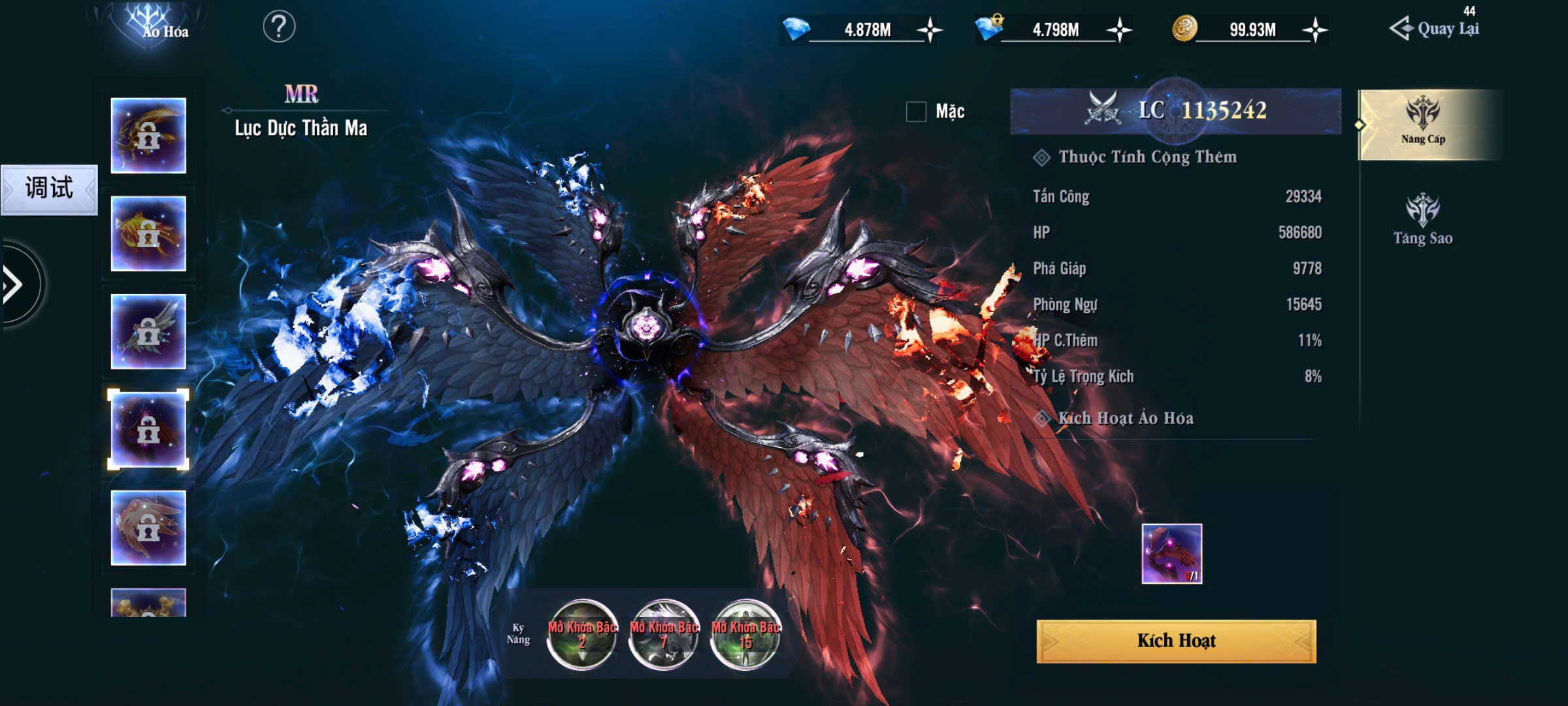Open the question mark help icon
Screen dimensions: 1568x706
point(279,27)
